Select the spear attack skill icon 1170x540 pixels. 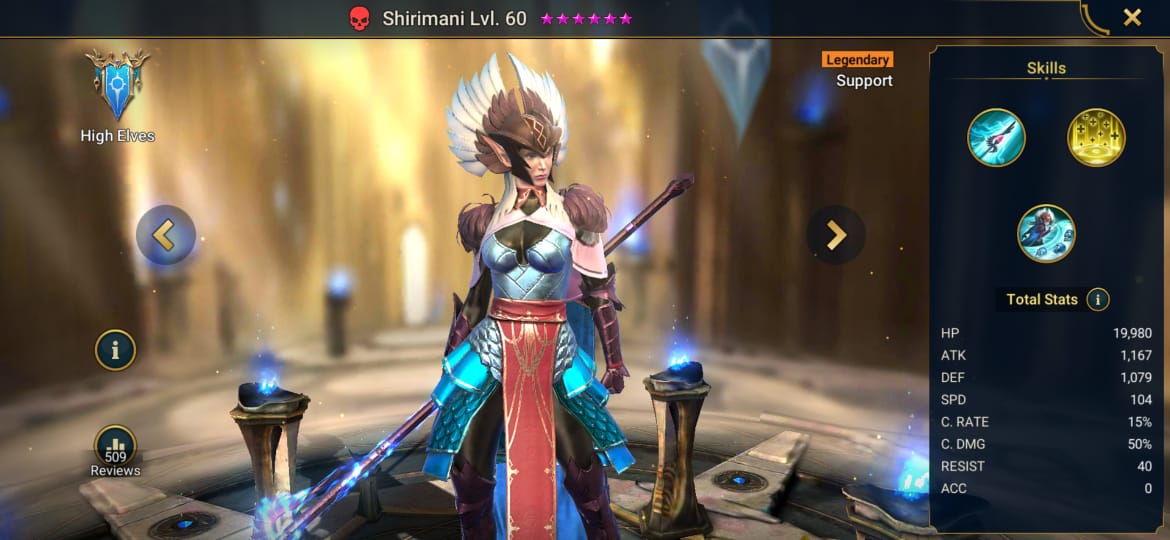(996, 138)
